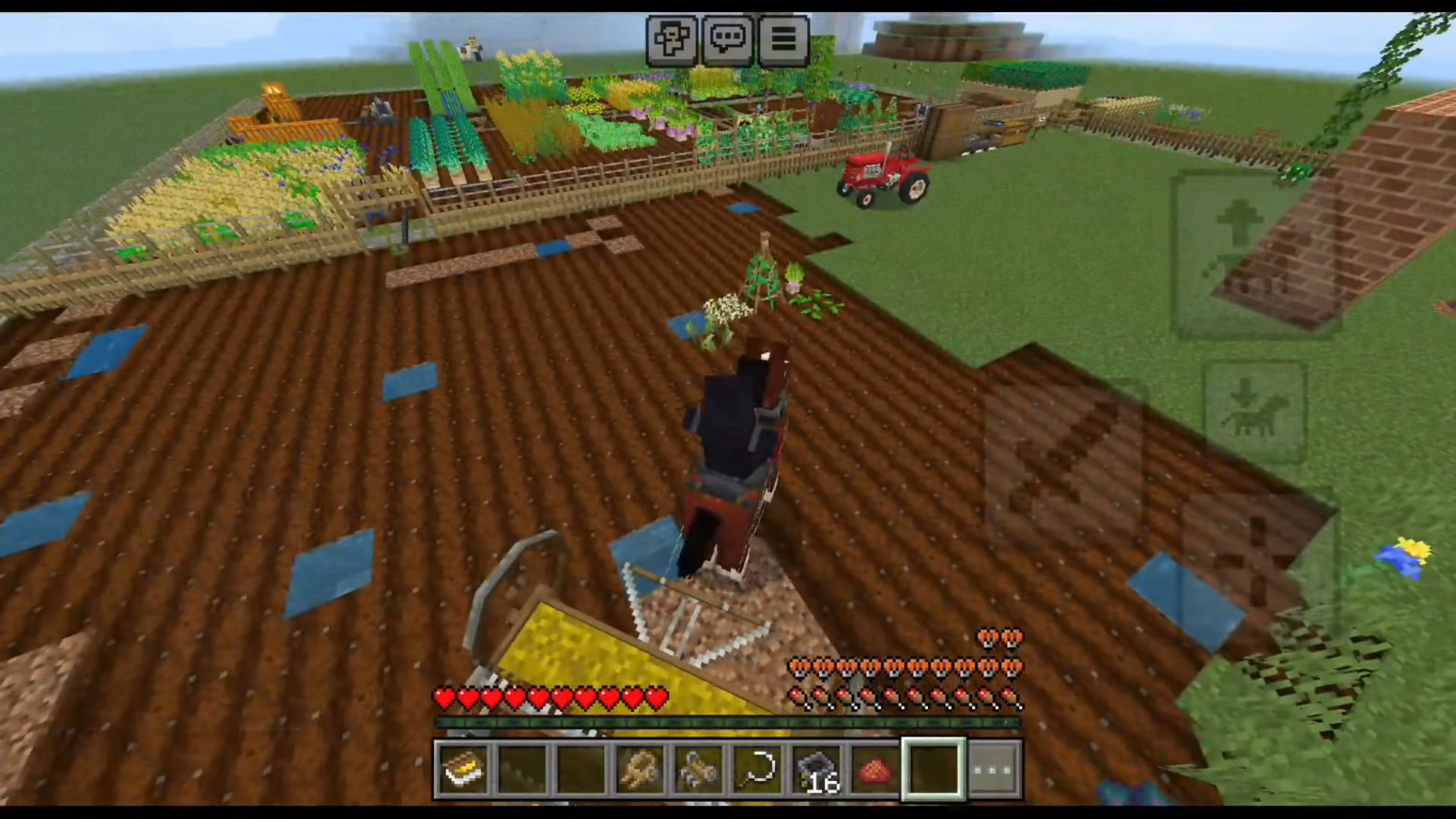
Task: Open chat using the speech bubble icon
Action: [x=728, y=39]
